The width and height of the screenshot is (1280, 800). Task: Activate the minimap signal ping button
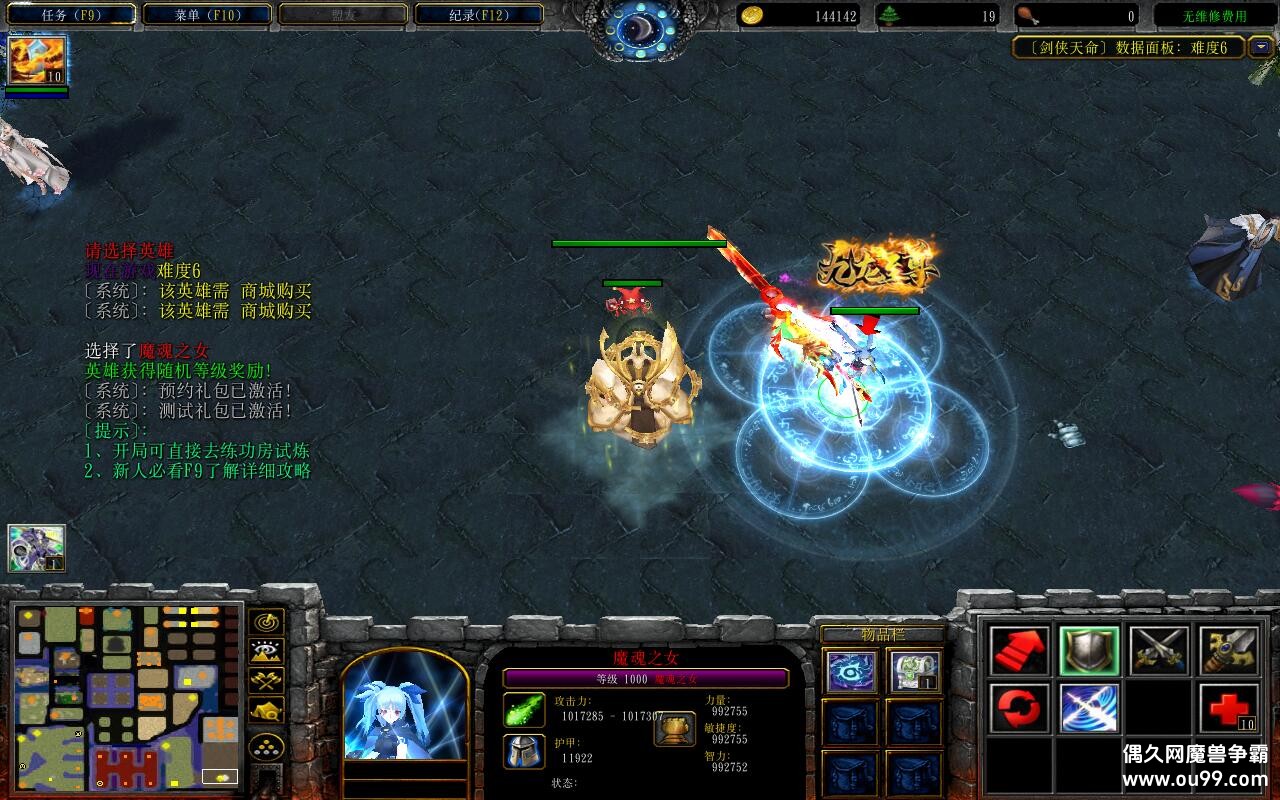pos(266,622)
